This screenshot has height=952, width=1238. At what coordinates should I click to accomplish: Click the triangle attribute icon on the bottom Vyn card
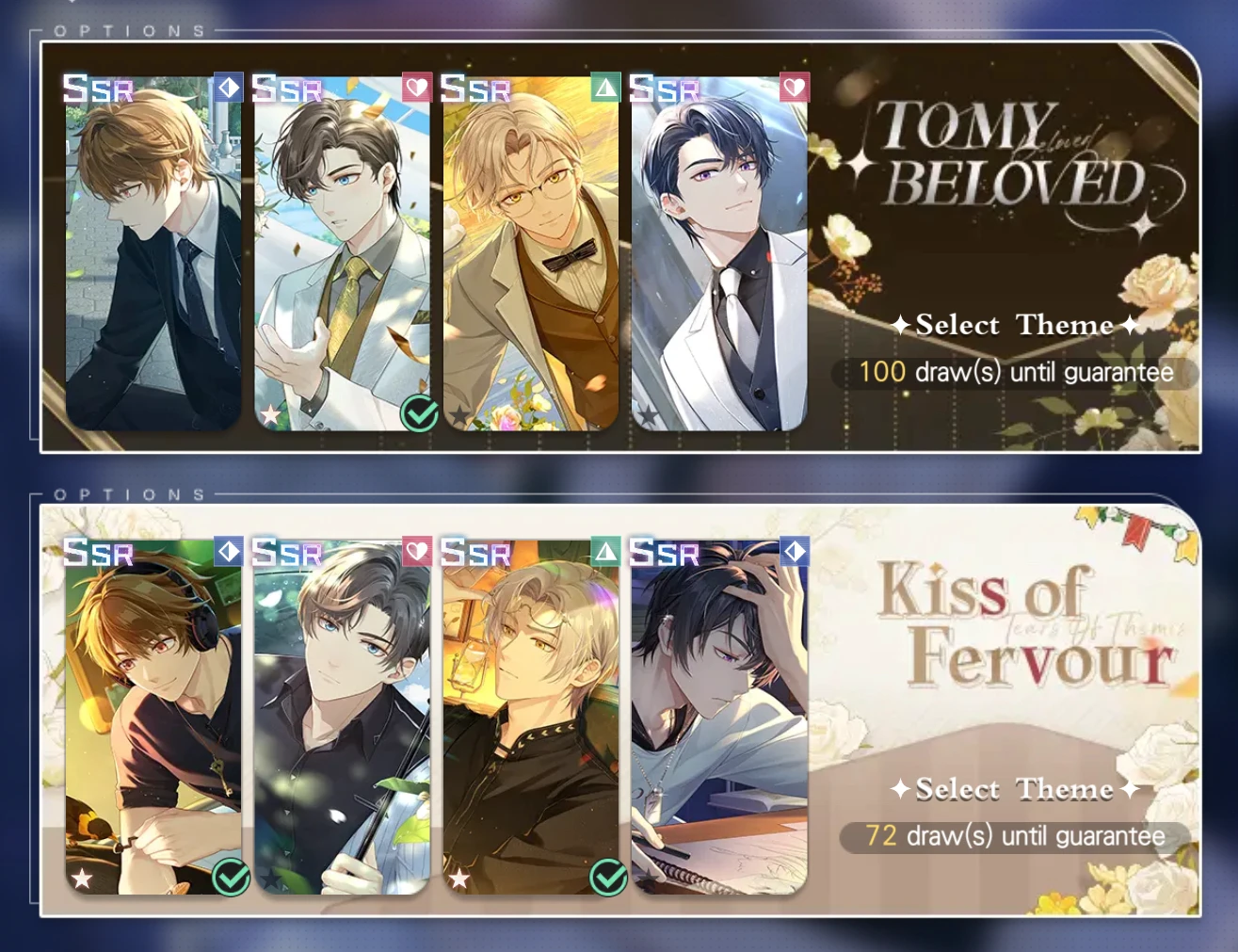605,551
